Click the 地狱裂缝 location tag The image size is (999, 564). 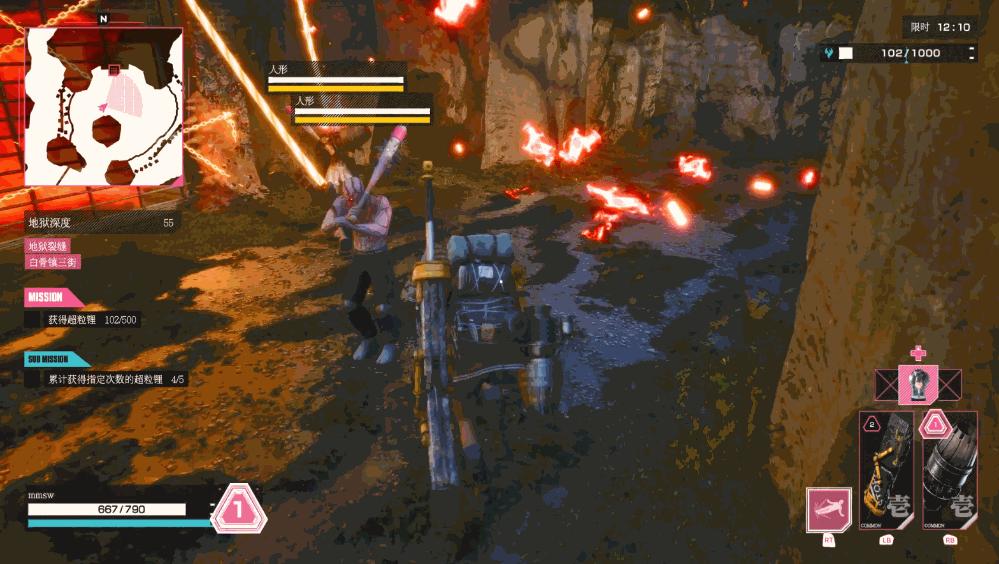(x=48, y=246)
